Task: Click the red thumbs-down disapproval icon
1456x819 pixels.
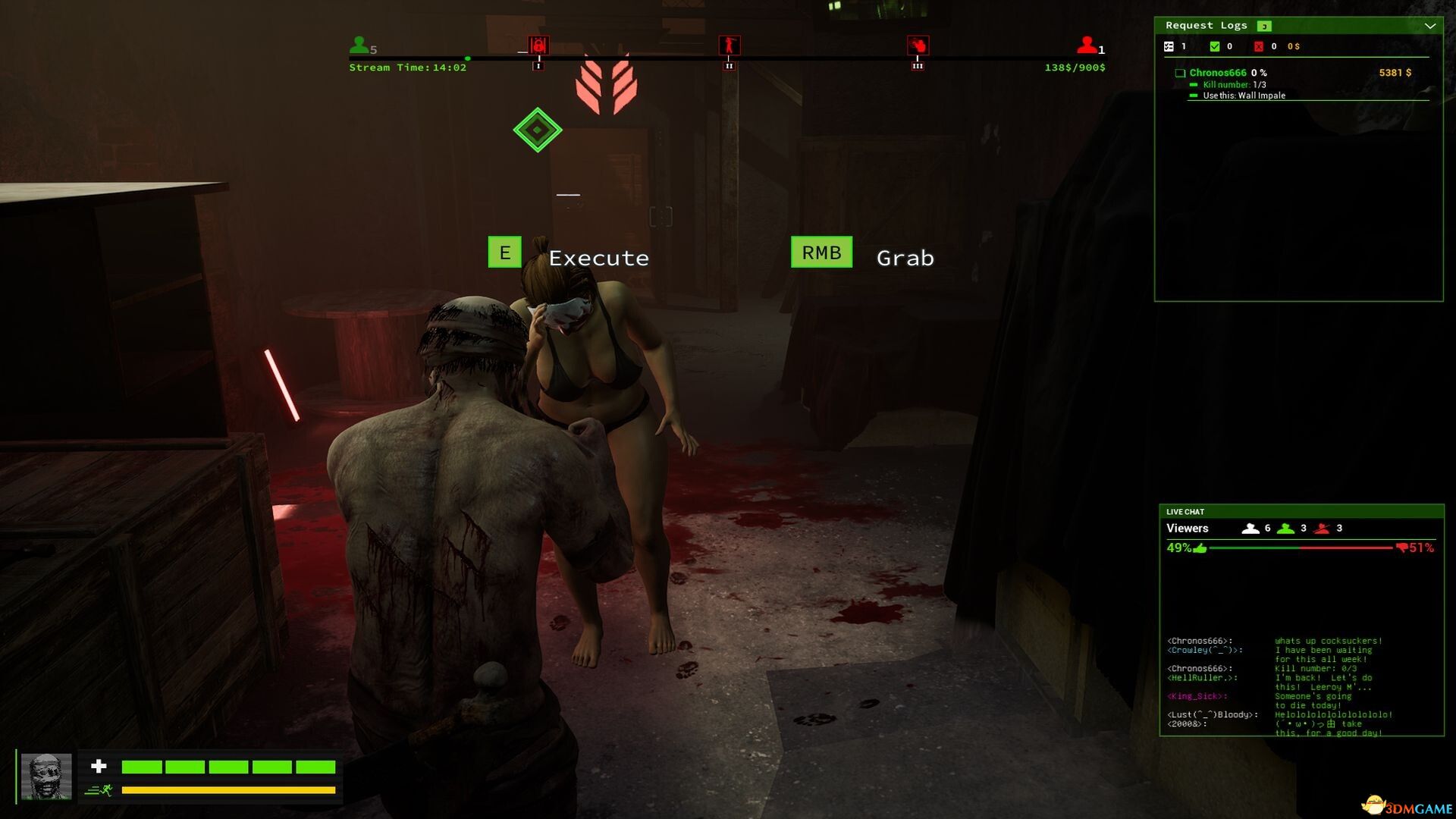Action: pyautogui.click(x=1401, y=548)
